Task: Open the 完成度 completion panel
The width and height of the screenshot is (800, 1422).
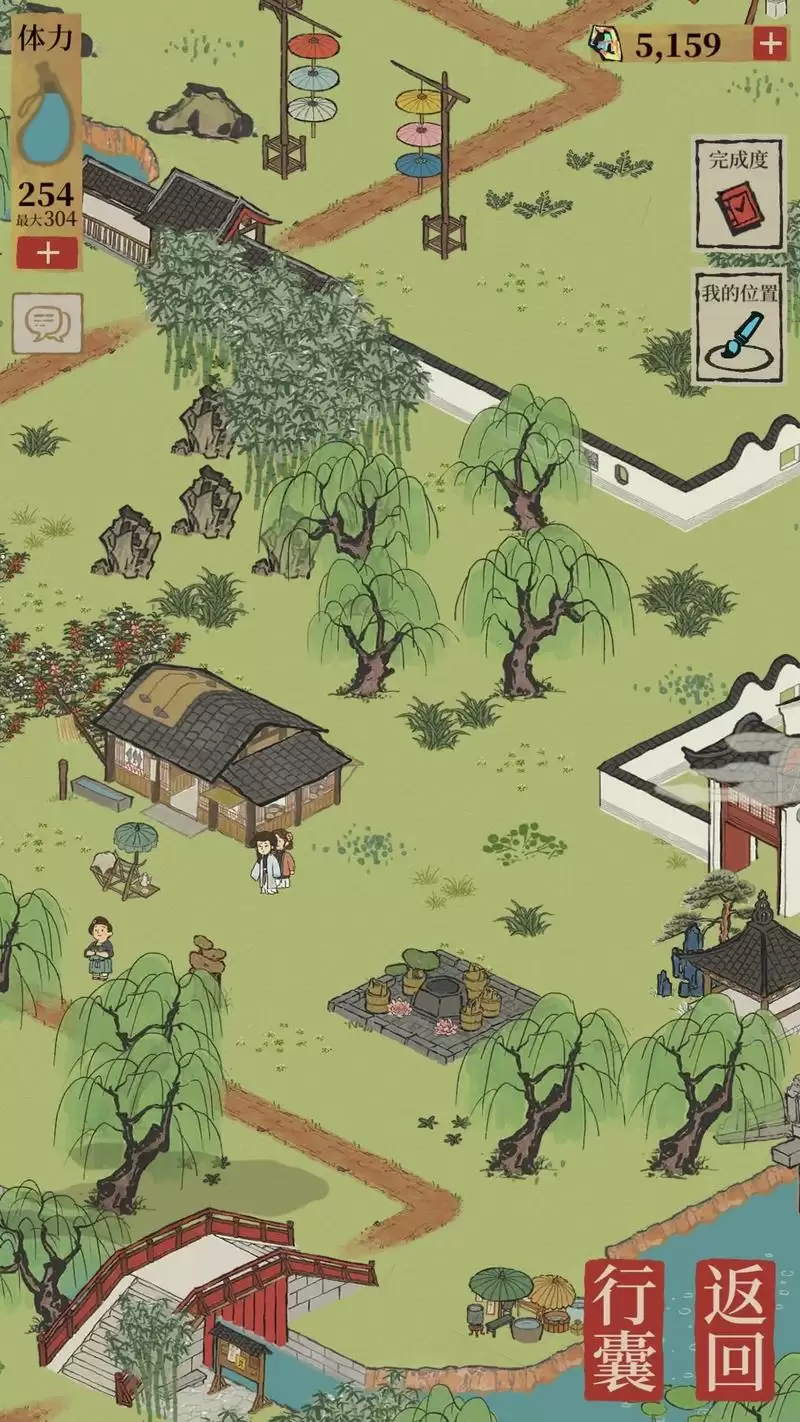Action: tap(739, 192)
